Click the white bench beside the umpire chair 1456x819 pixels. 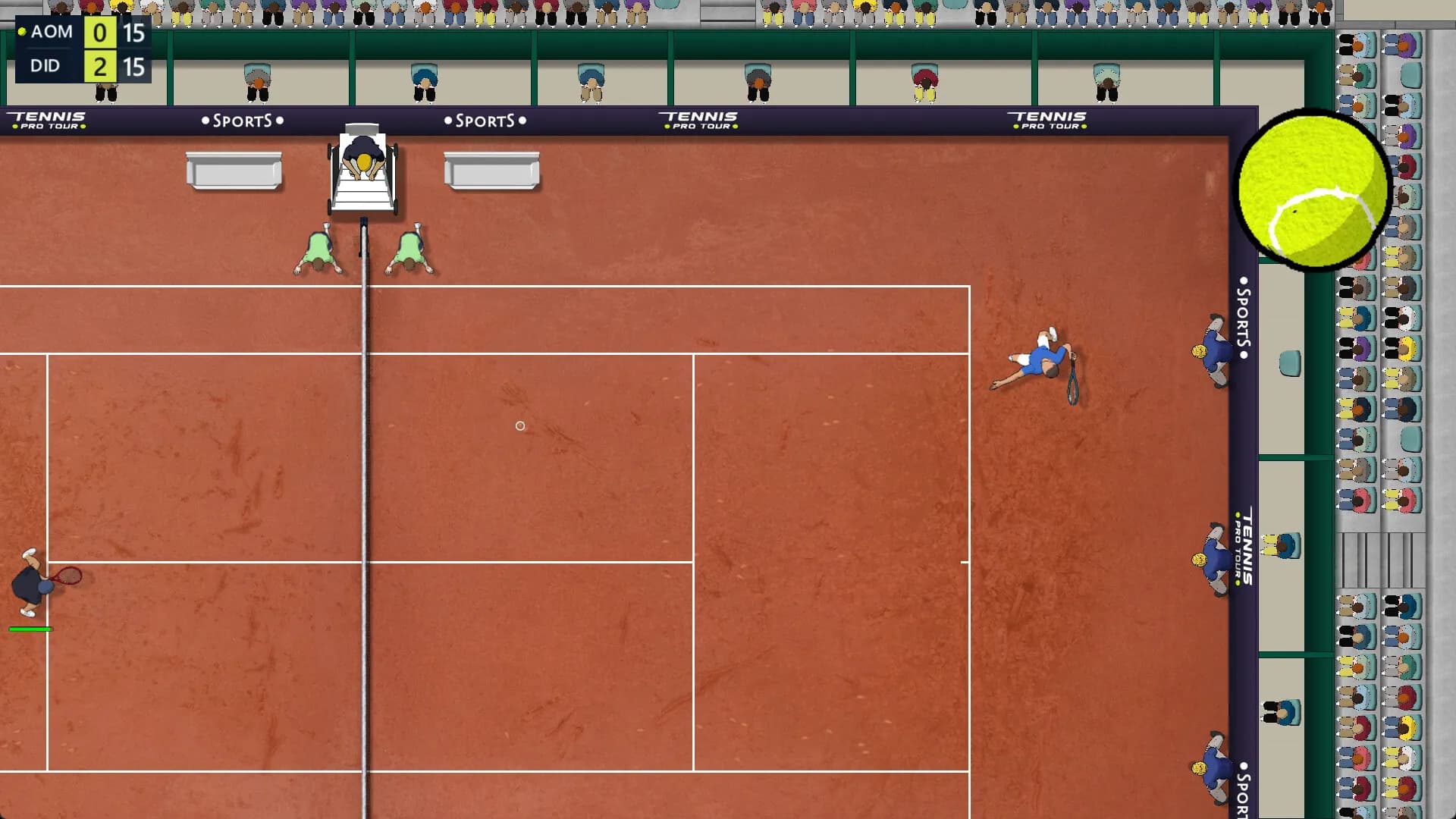234,170
